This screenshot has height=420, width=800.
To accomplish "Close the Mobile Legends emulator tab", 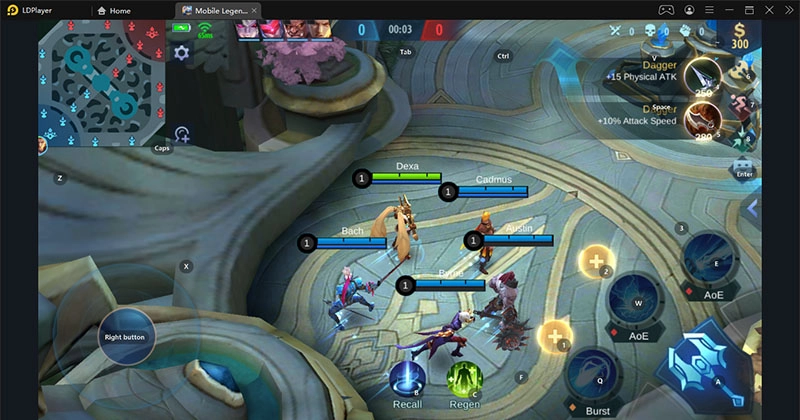I will [x=255, y=10].
